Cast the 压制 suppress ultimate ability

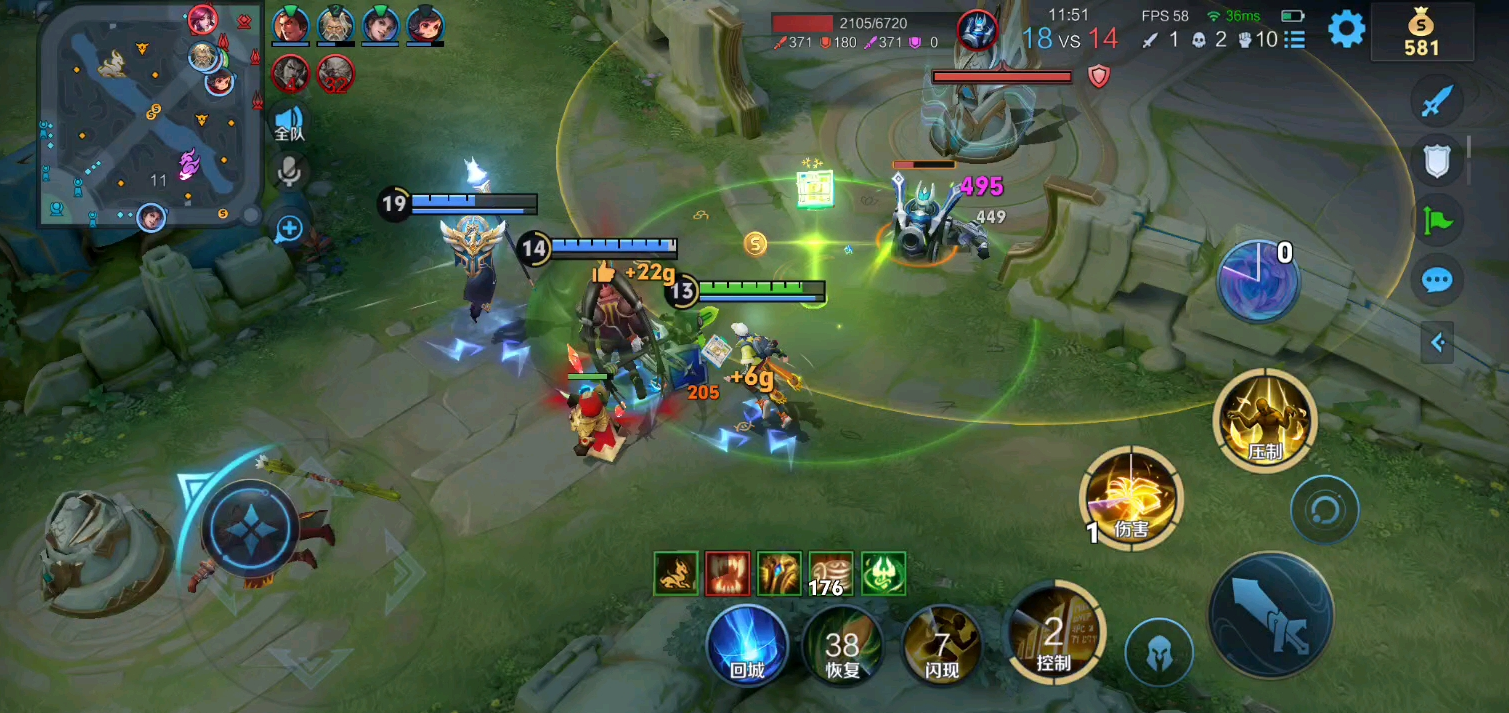pyautogui.click(x=1265, y=419)
